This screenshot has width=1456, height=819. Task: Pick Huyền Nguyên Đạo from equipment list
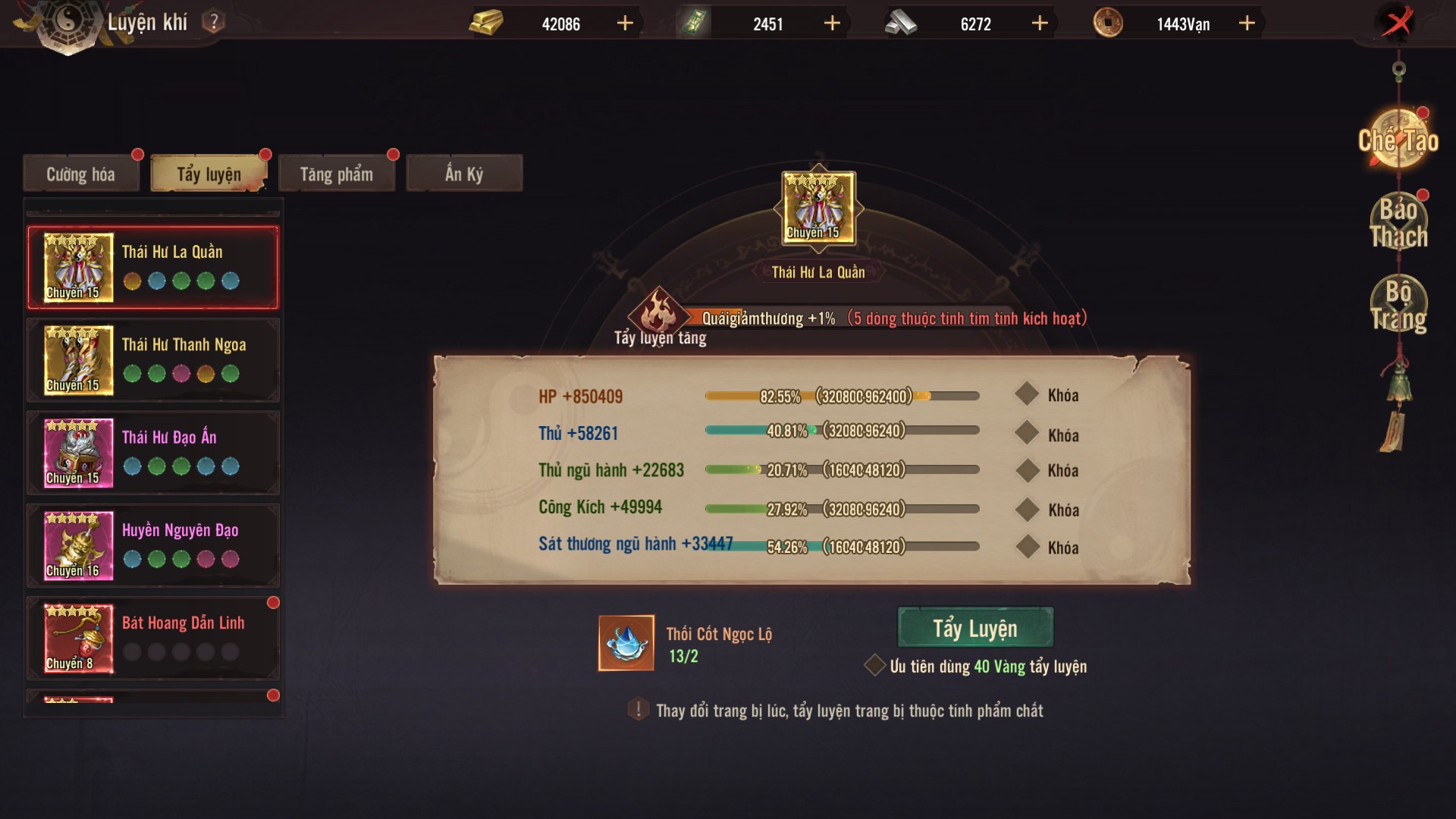coord(153,545)
